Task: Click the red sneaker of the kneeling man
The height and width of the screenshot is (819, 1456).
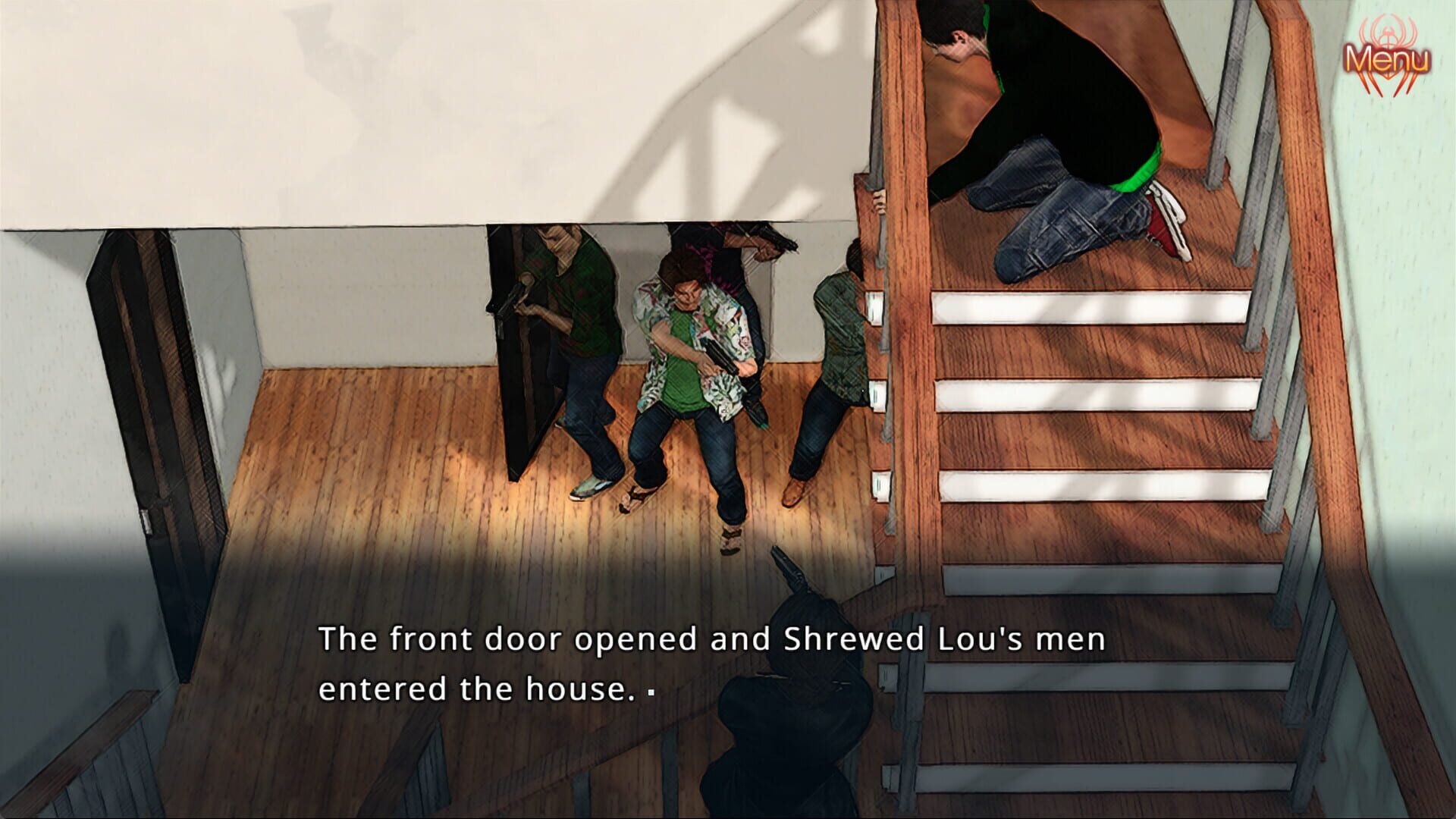Action: pos(1160,220)
